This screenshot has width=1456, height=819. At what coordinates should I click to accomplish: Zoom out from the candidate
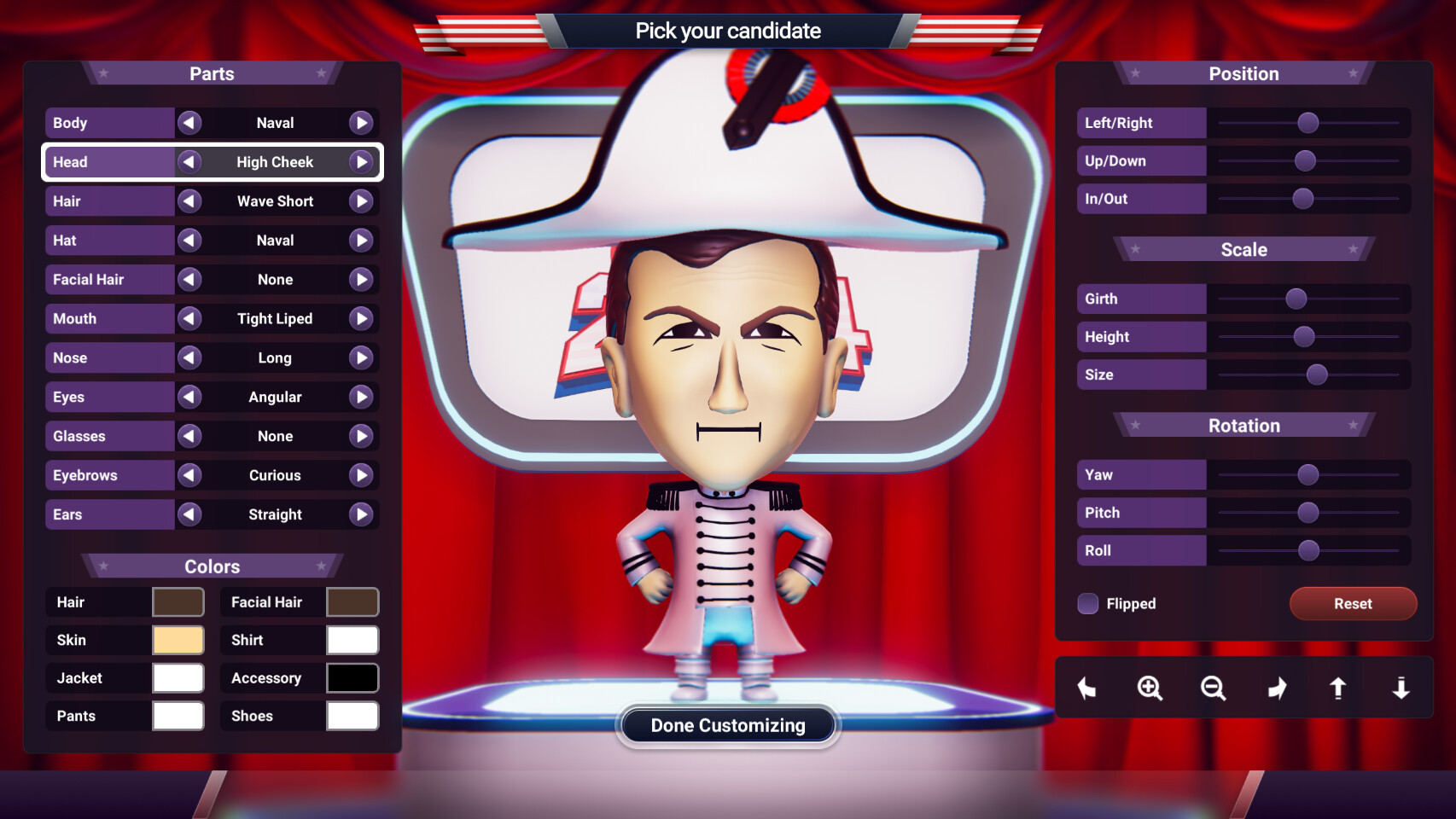(x=1213, y=688)
